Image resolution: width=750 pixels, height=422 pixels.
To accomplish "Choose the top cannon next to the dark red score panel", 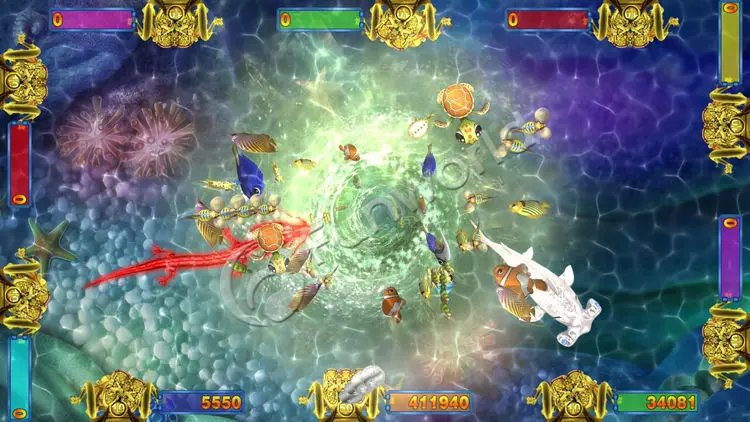I will tap(631, 22).
